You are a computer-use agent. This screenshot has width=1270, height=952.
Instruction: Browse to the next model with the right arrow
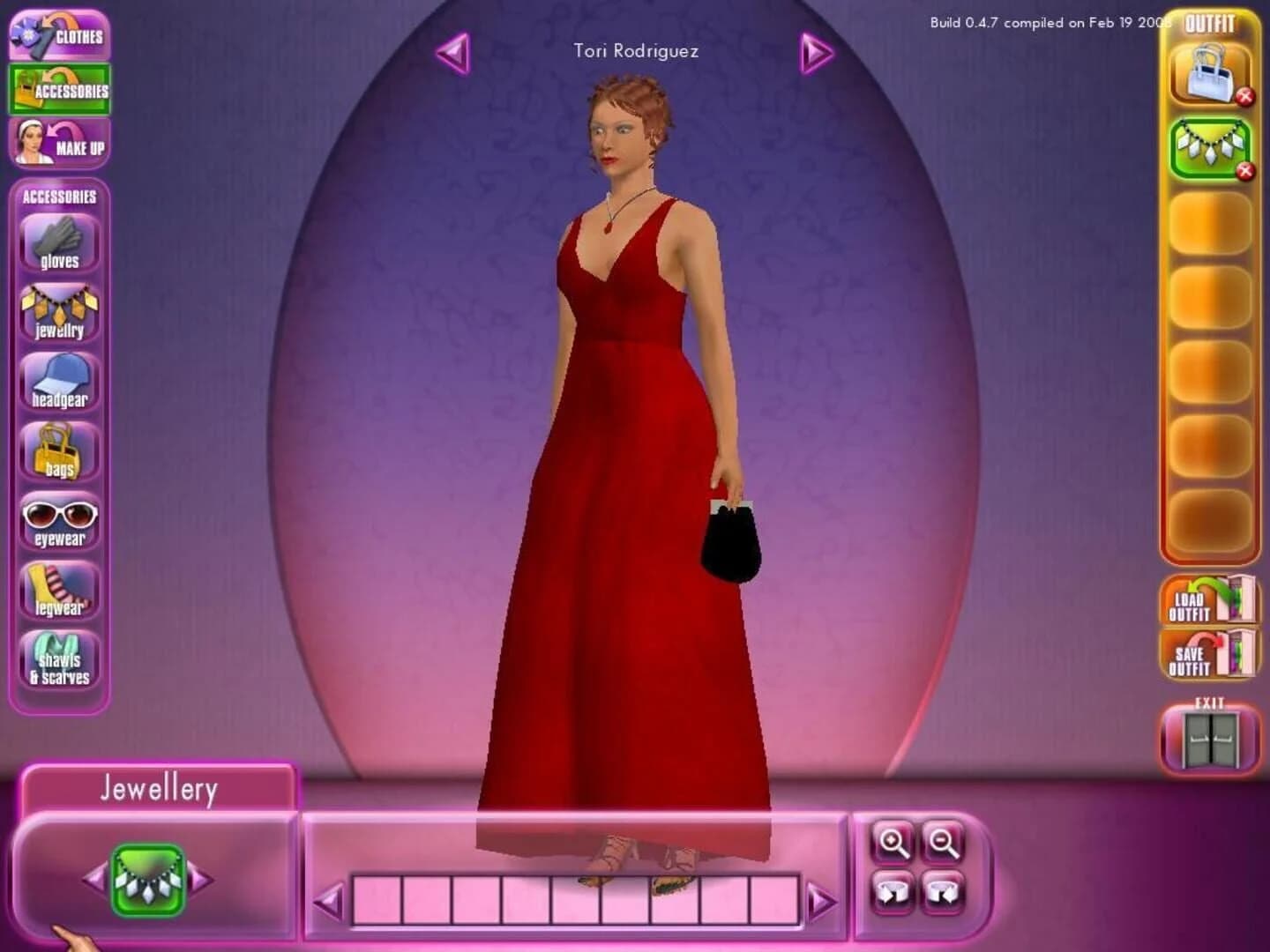[x=816, y=52]
